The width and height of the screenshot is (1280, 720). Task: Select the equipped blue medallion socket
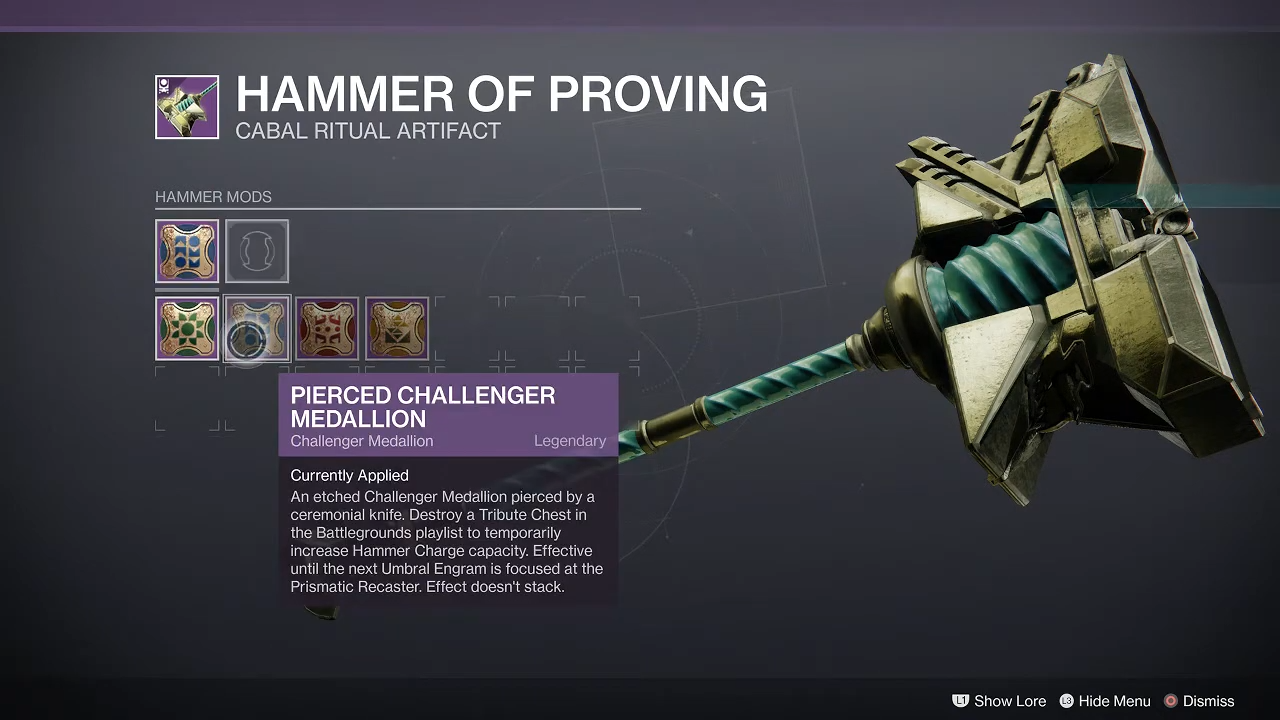click(187, 251)
